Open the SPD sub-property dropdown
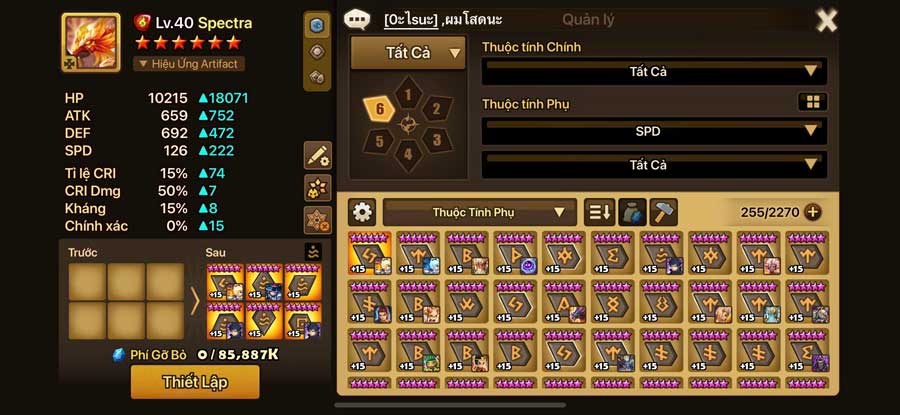The image size is (900, 415). coord(654,131)
